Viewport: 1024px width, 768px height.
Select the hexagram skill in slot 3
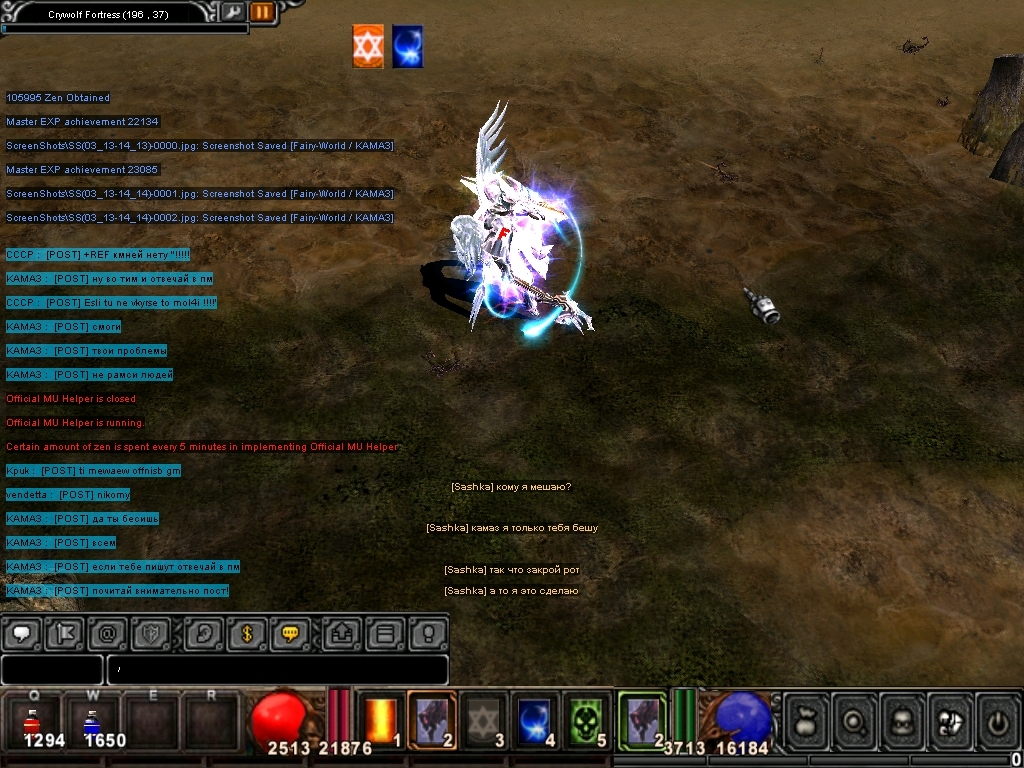point(484,720)
